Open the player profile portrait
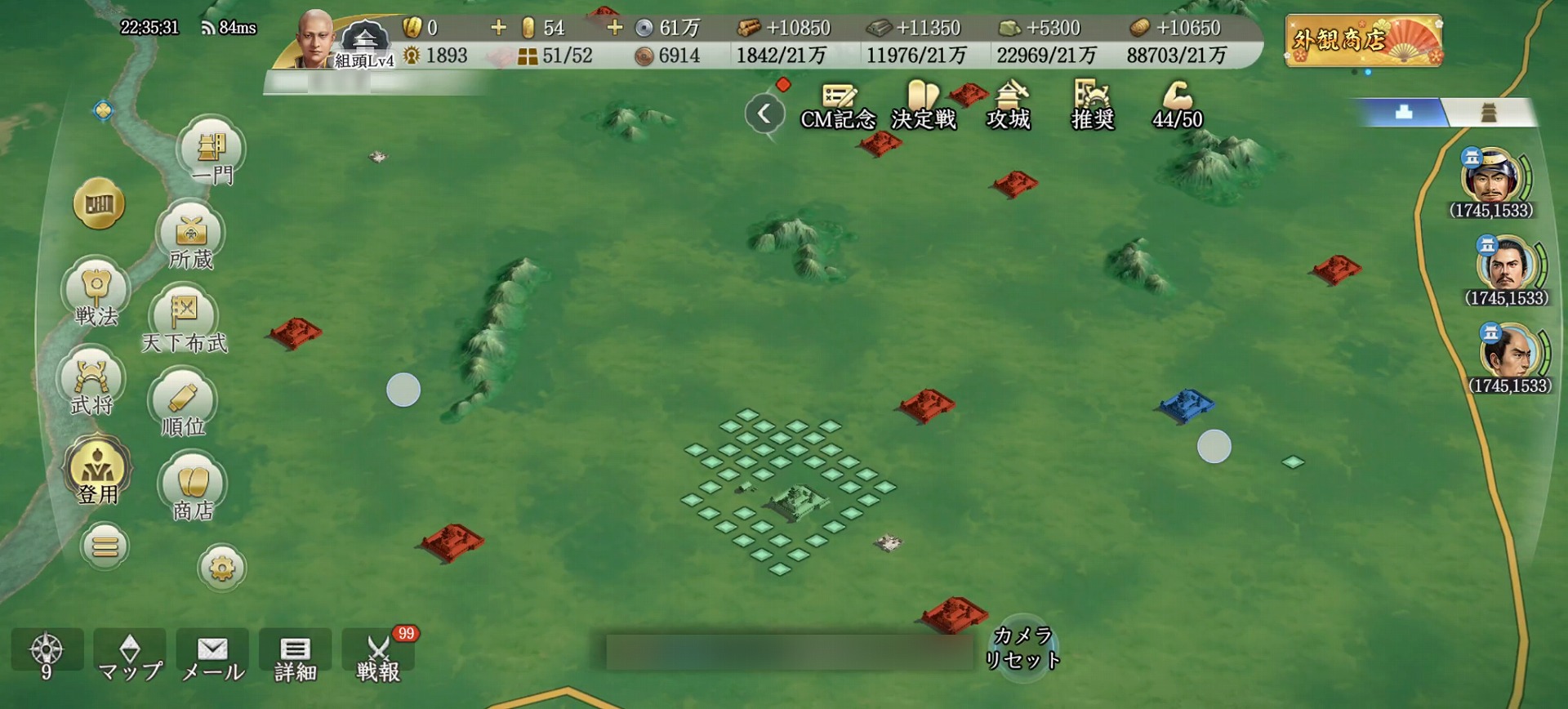 [x=316, y=38]
